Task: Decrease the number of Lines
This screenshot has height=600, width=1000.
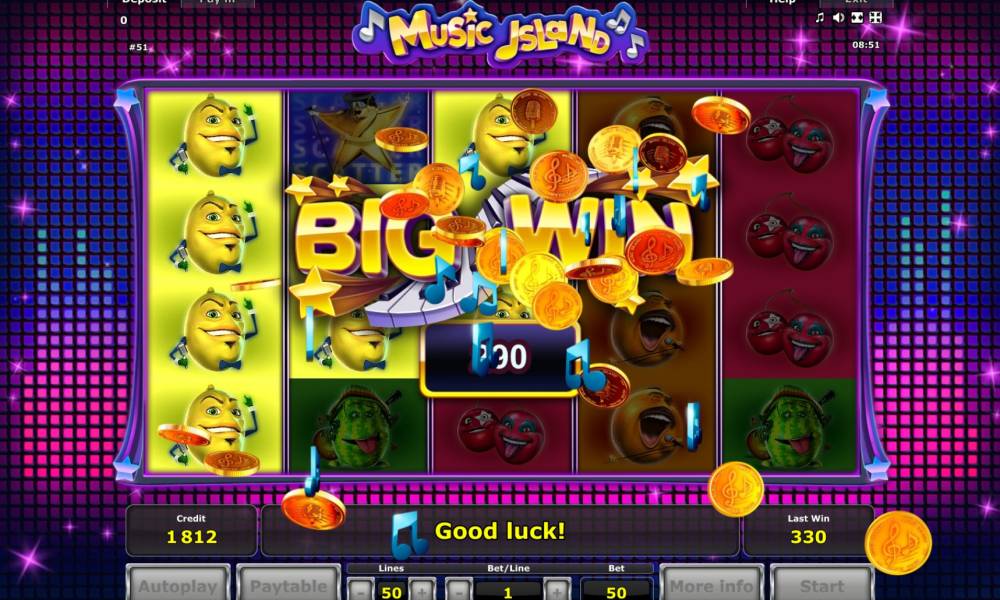Action: (362, 590)
